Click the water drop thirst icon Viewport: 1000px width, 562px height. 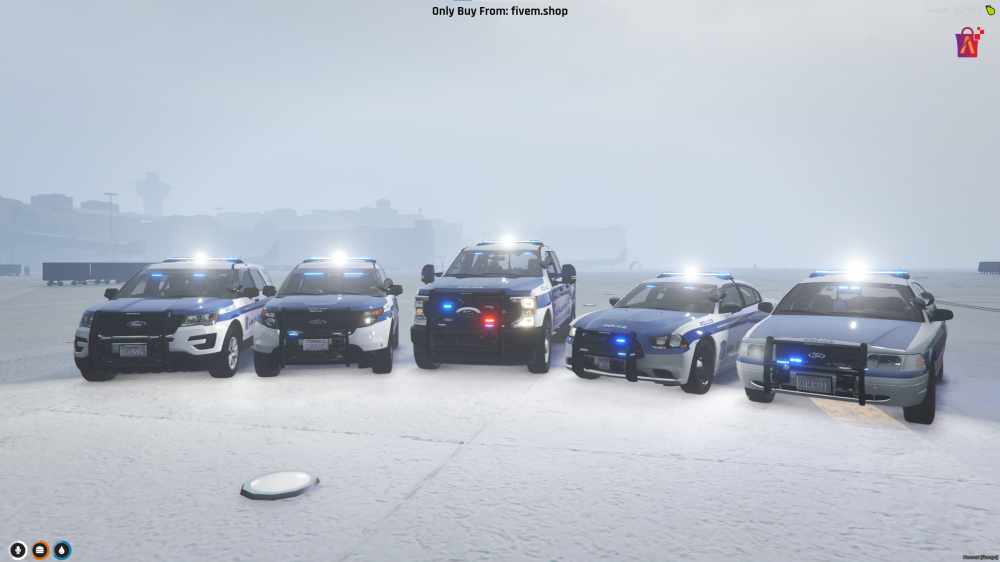click(62, 550)
